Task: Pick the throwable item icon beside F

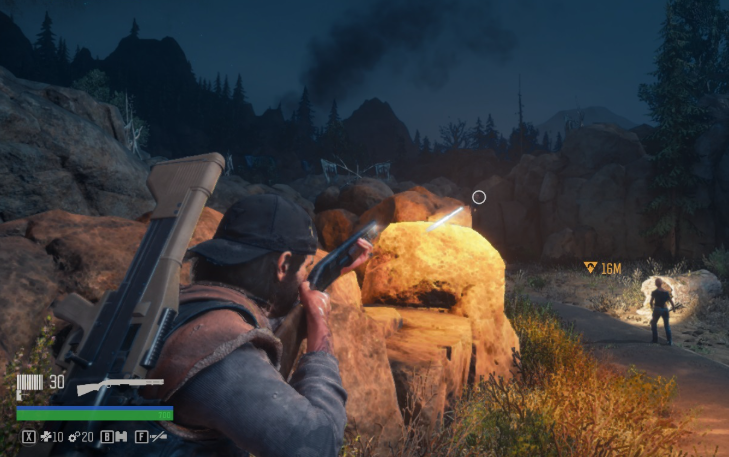Action: pos(158,437)
